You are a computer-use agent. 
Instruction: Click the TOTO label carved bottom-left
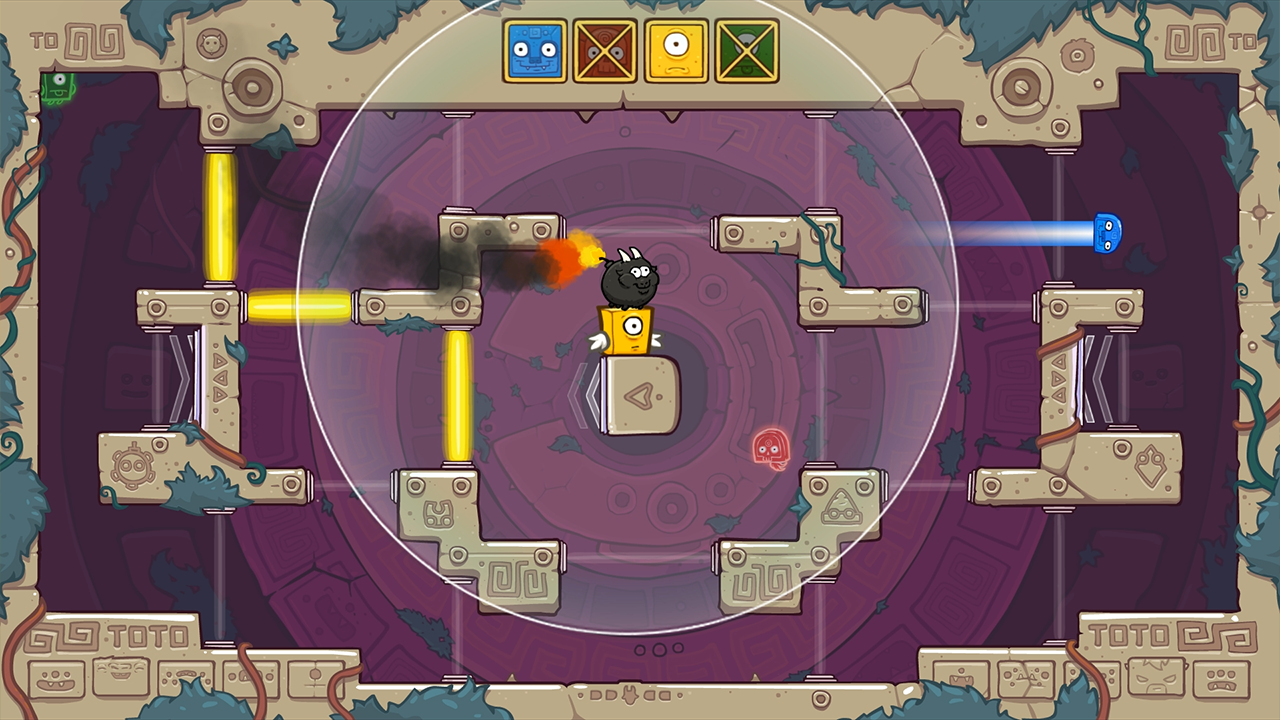148,634
